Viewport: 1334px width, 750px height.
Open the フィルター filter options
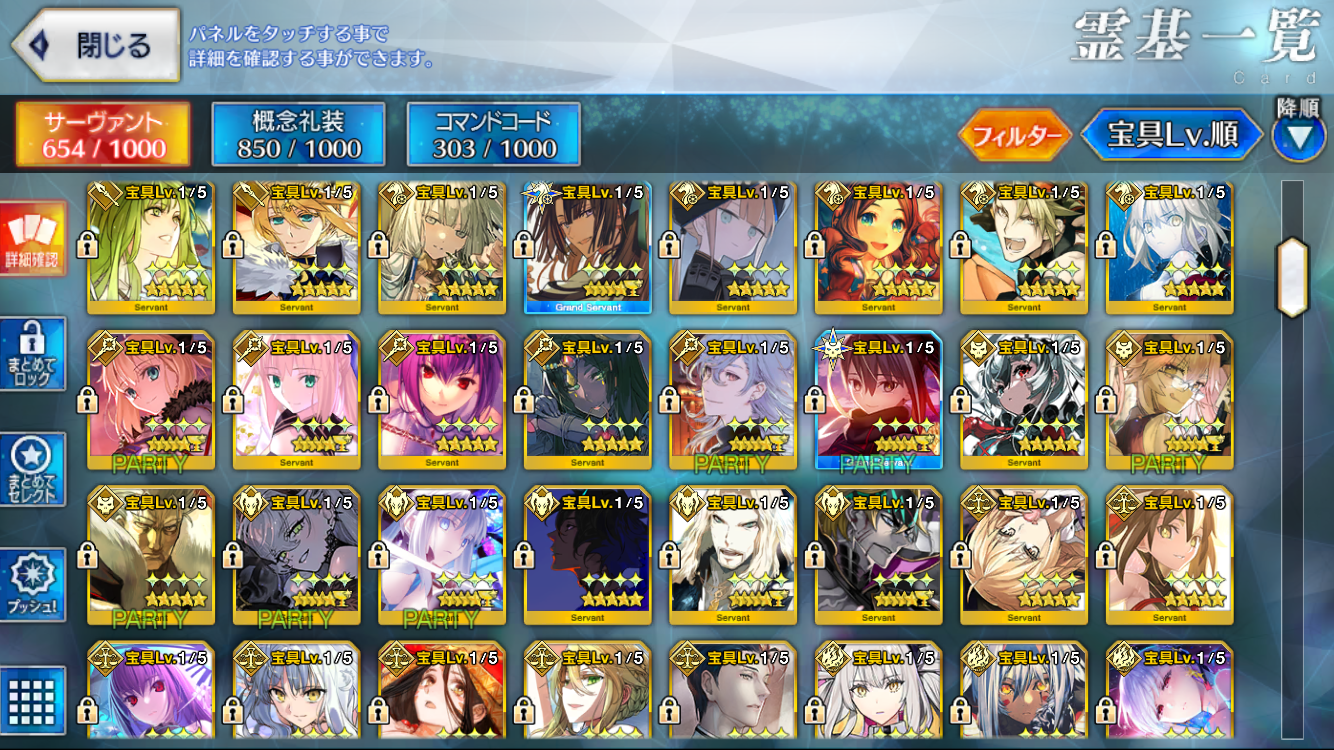[1015, 136]
